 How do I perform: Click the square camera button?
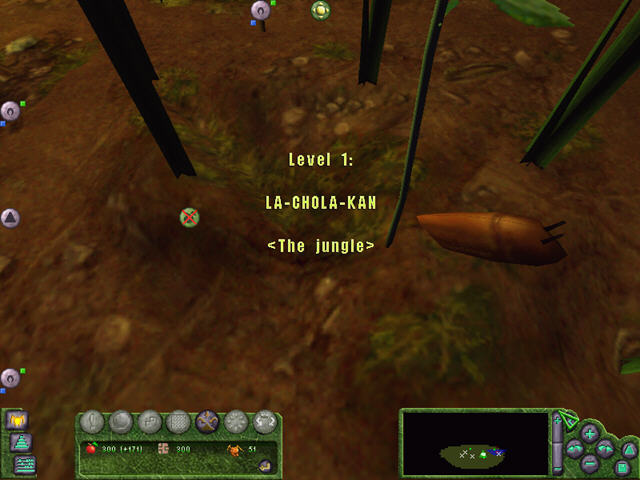click(622, 467)
